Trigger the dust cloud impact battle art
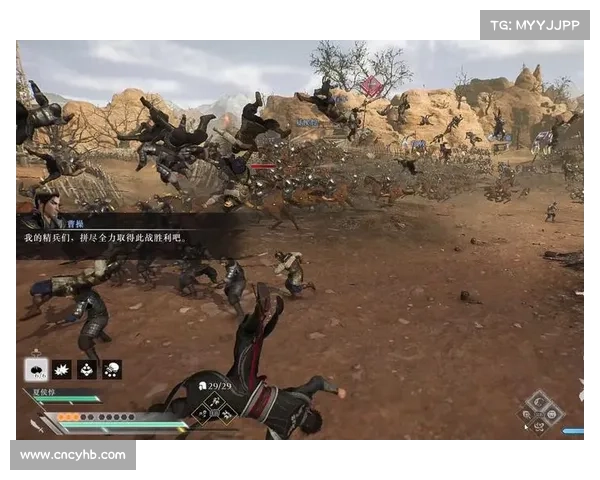Screen dimensions: 600x480 [112, 370]
